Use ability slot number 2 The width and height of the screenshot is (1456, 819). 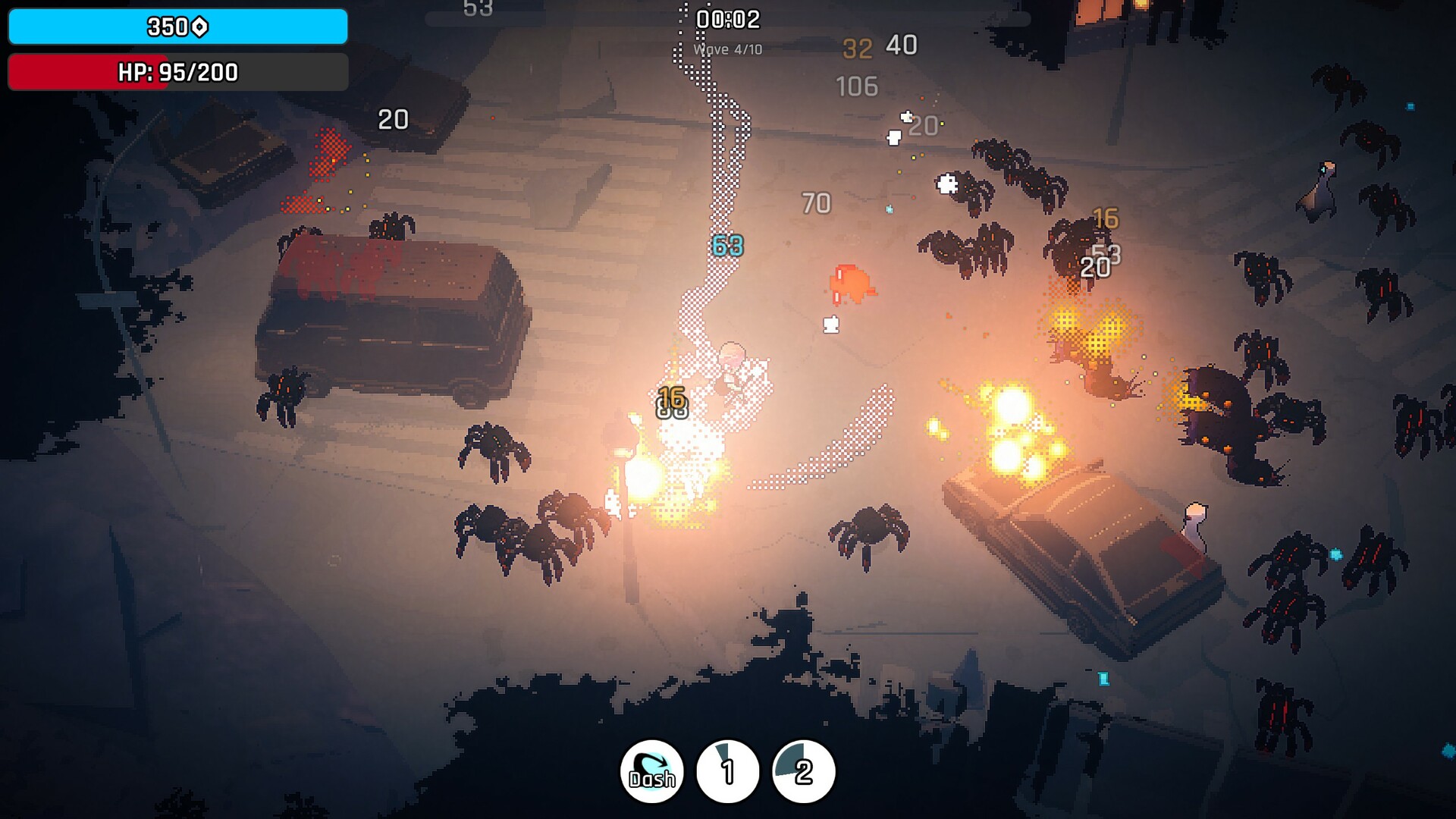point(803,771)
